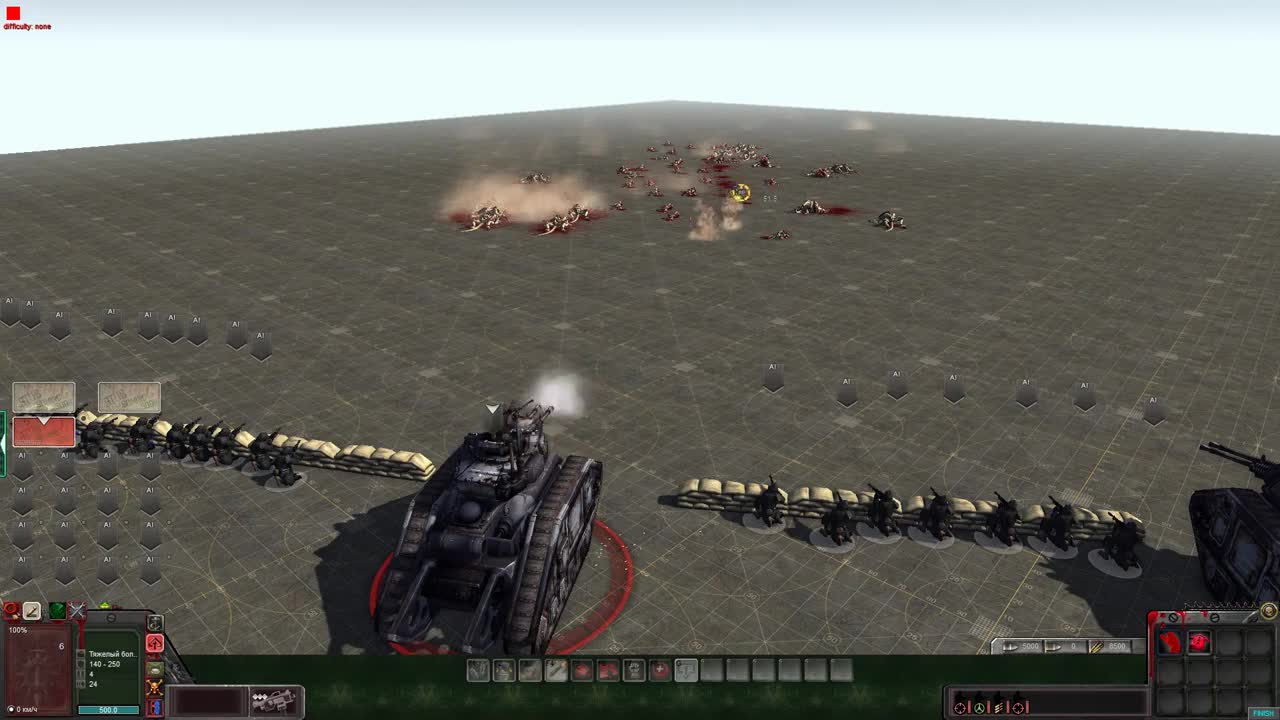1280x720 pixels.
Task: Select the first ability icon in action bar
Action: [x=476, y=670]
